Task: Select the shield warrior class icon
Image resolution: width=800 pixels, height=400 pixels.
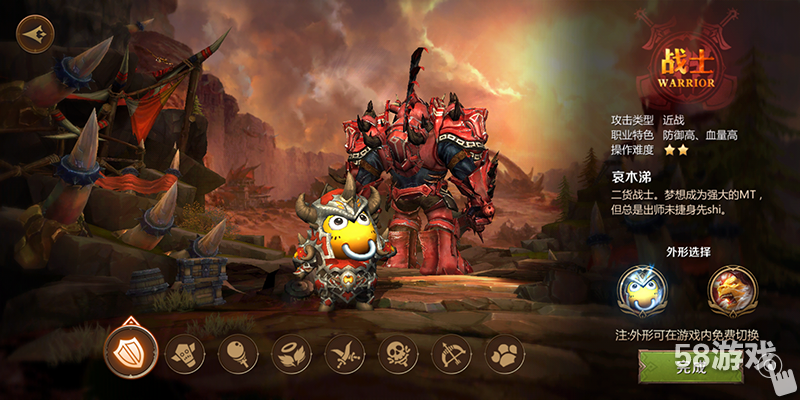Action: (129, 352)
